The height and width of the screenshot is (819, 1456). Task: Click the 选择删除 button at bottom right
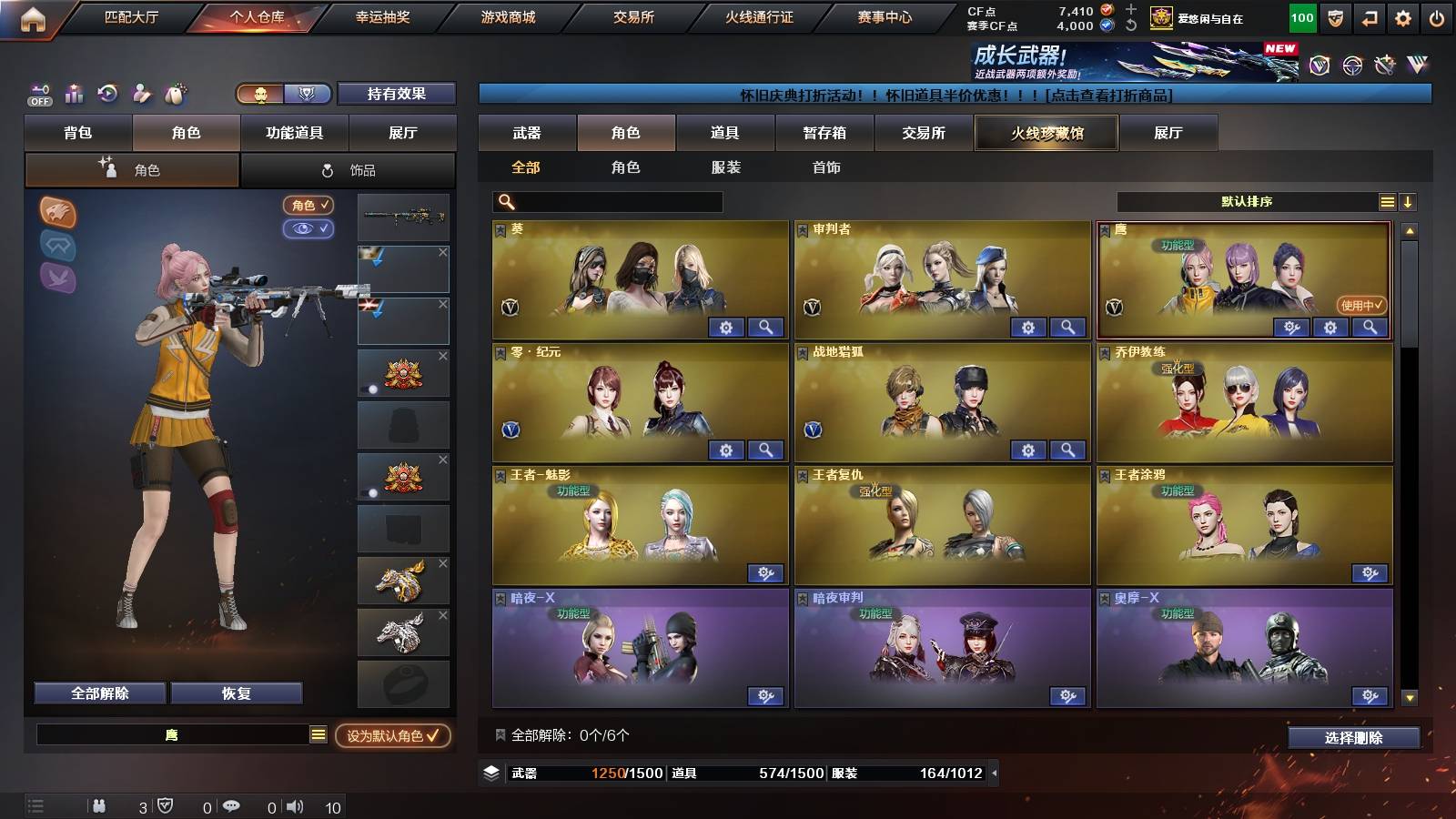tap(1354, 738)
